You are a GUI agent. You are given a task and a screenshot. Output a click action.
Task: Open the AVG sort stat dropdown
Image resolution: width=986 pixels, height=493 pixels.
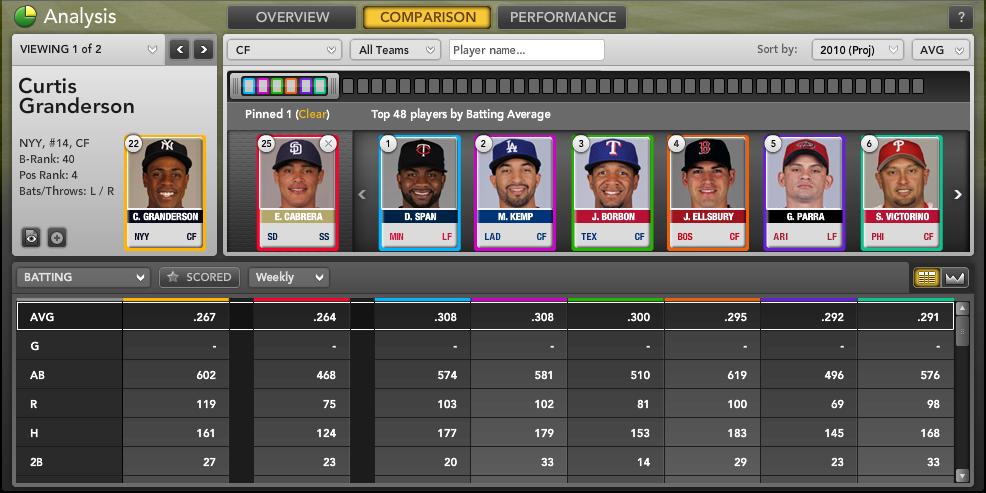click(940, 50)
